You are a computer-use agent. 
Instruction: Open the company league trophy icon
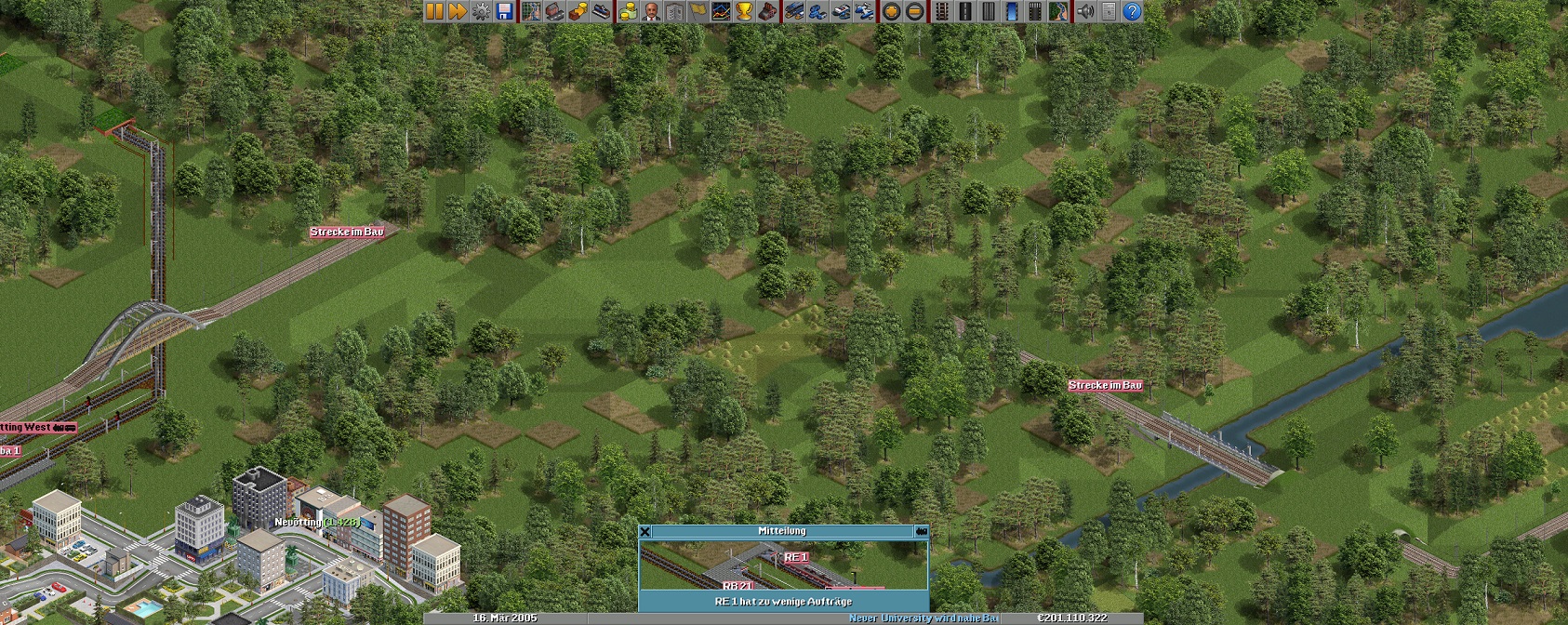tap(744, 11)
